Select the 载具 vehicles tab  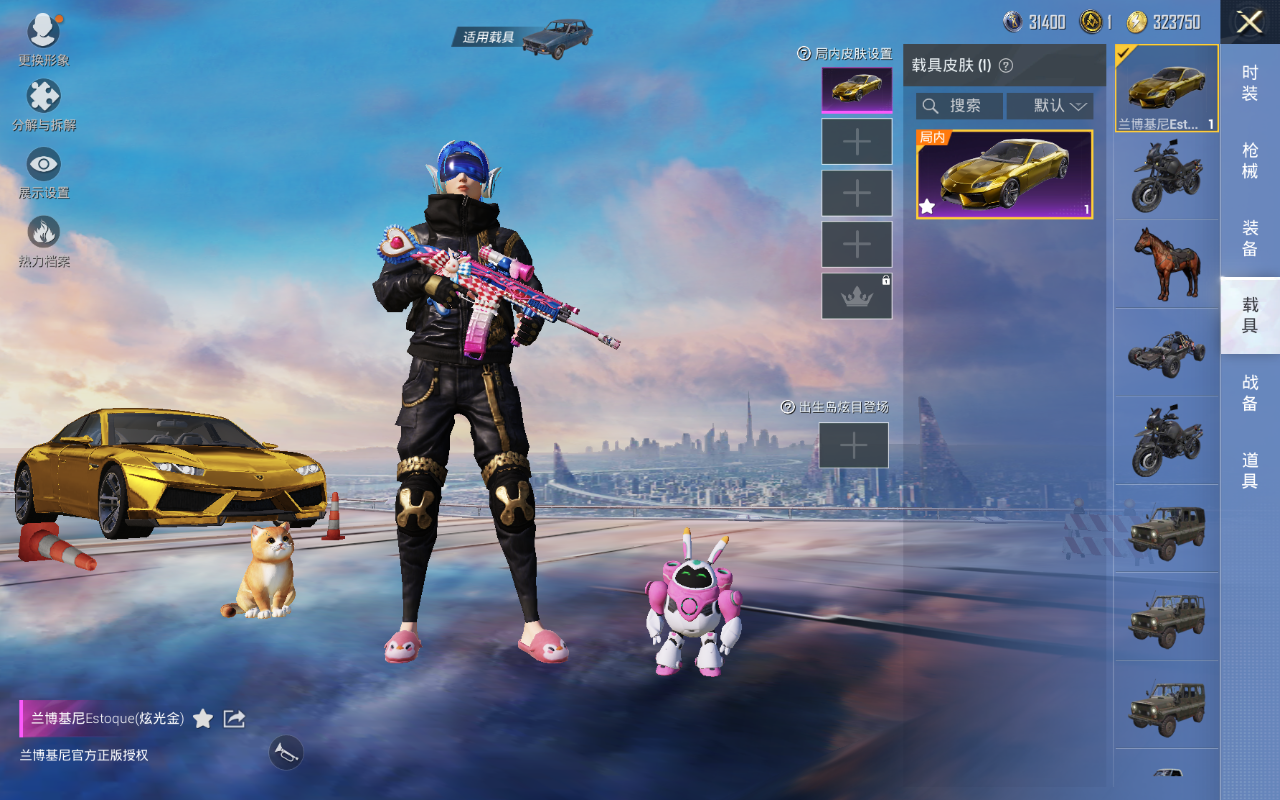tap(1249, 315)
